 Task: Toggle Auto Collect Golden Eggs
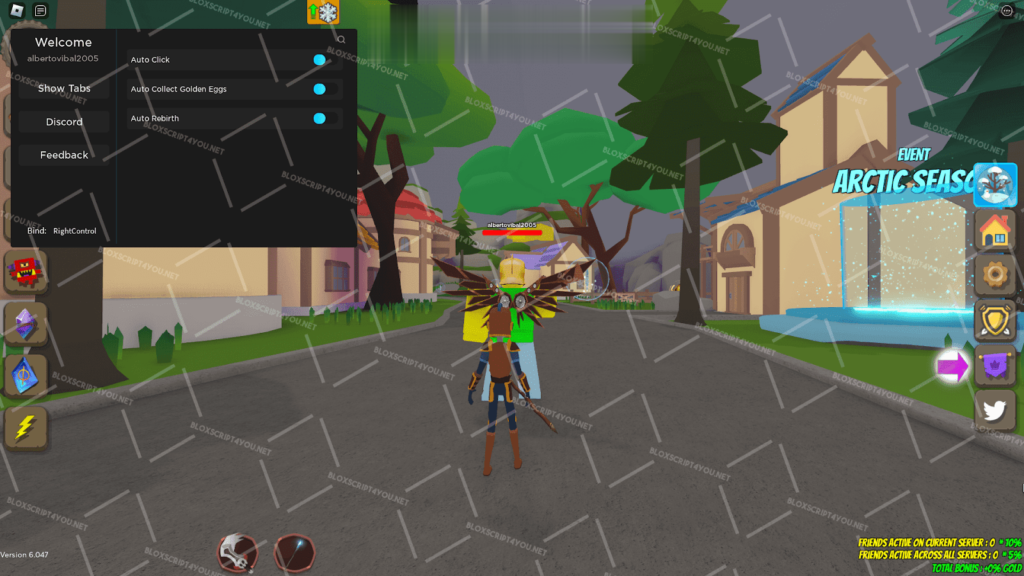point(319,89)
